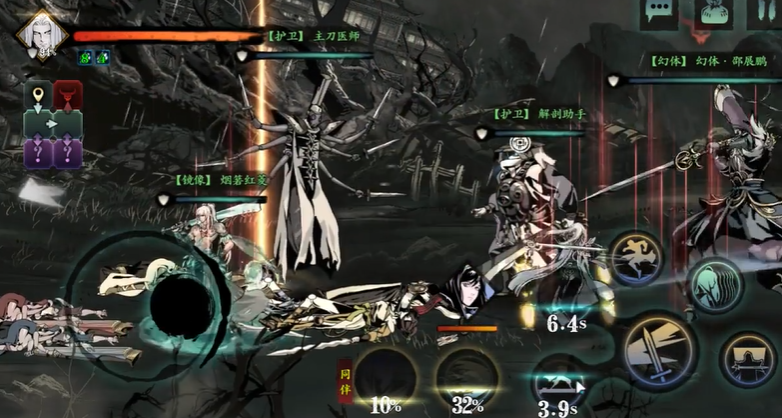Tap the white-haired character portrait
This screenshot has width=782, height=418.
[x=41, y=33]
